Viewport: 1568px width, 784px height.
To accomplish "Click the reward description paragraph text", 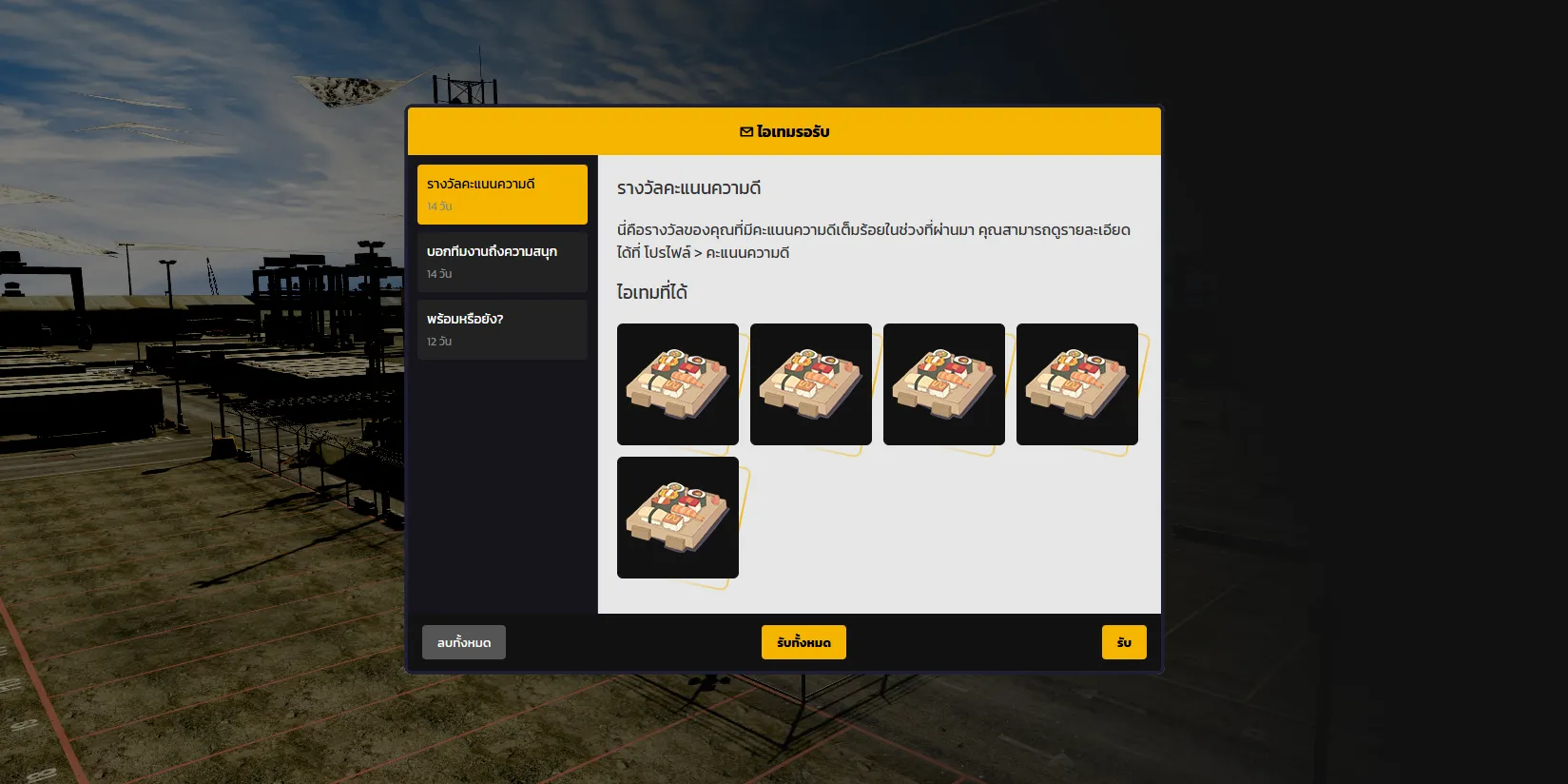I will pyautogui.click(x=873, y=240).
